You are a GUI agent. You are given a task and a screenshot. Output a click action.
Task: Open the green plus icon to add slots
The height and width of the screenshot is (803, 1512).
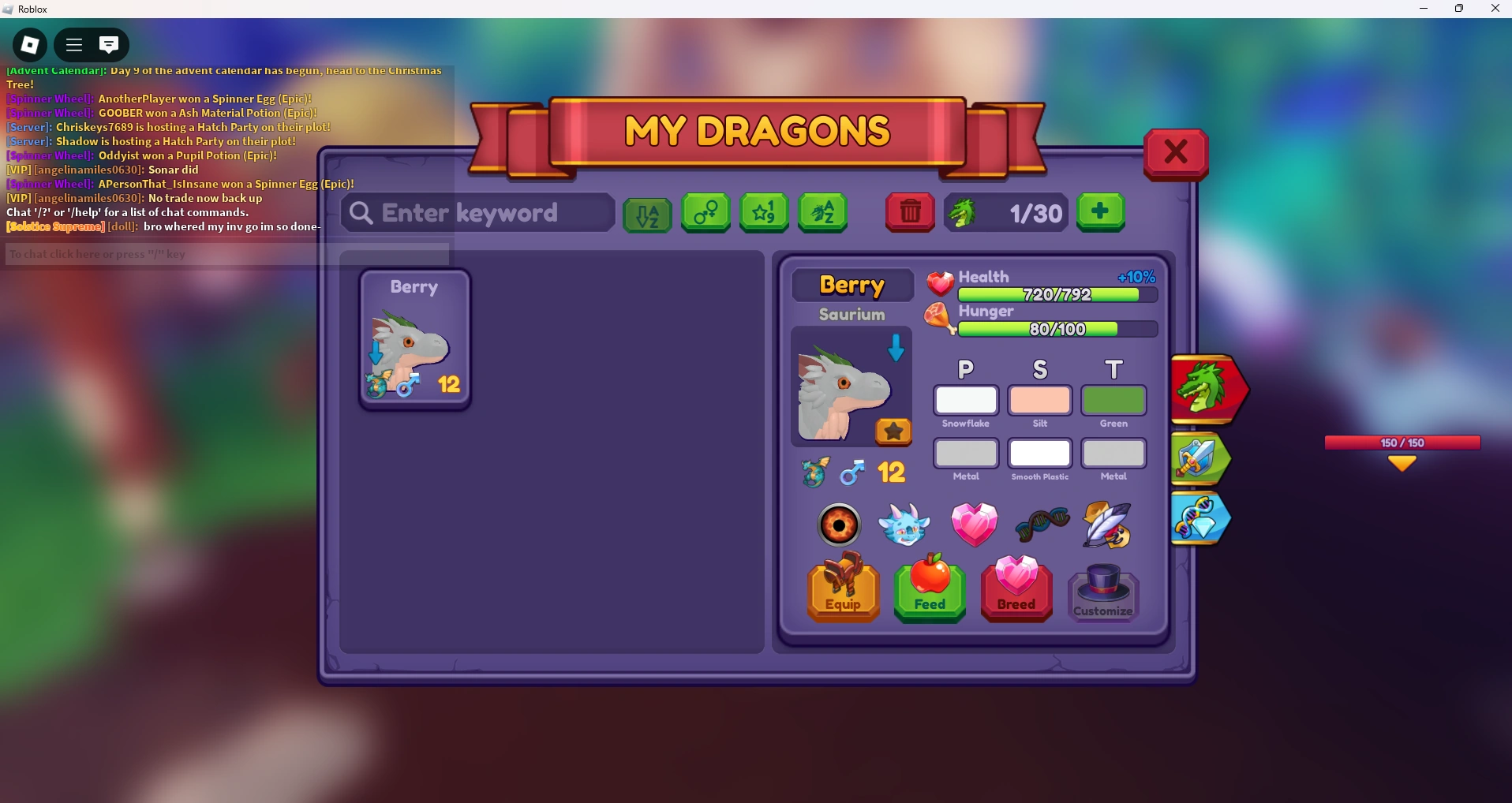coord(1100,213)
